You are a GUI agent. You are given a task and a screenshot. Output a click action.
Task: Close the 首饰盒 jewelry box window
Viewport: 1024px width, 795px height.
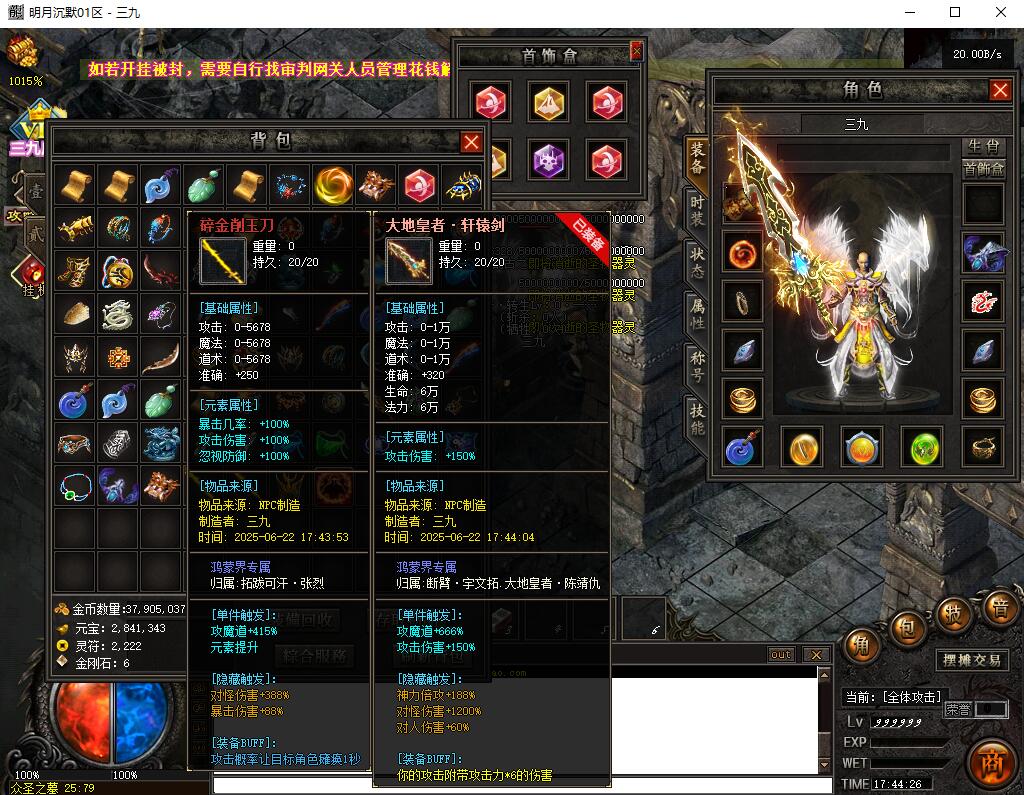tap(636, 50)
